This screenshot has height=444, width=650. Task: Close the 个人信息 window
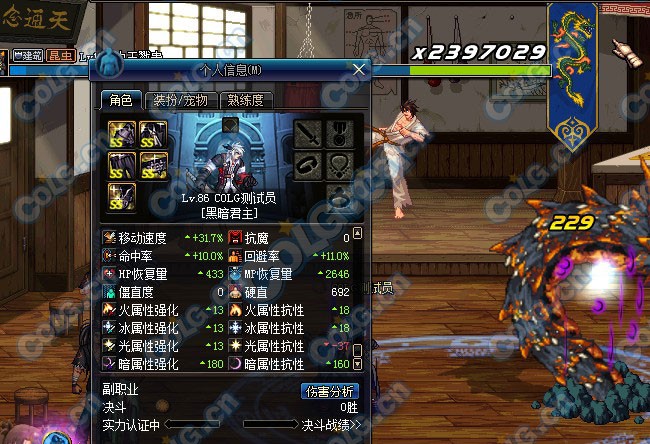(x=359, y=69)
